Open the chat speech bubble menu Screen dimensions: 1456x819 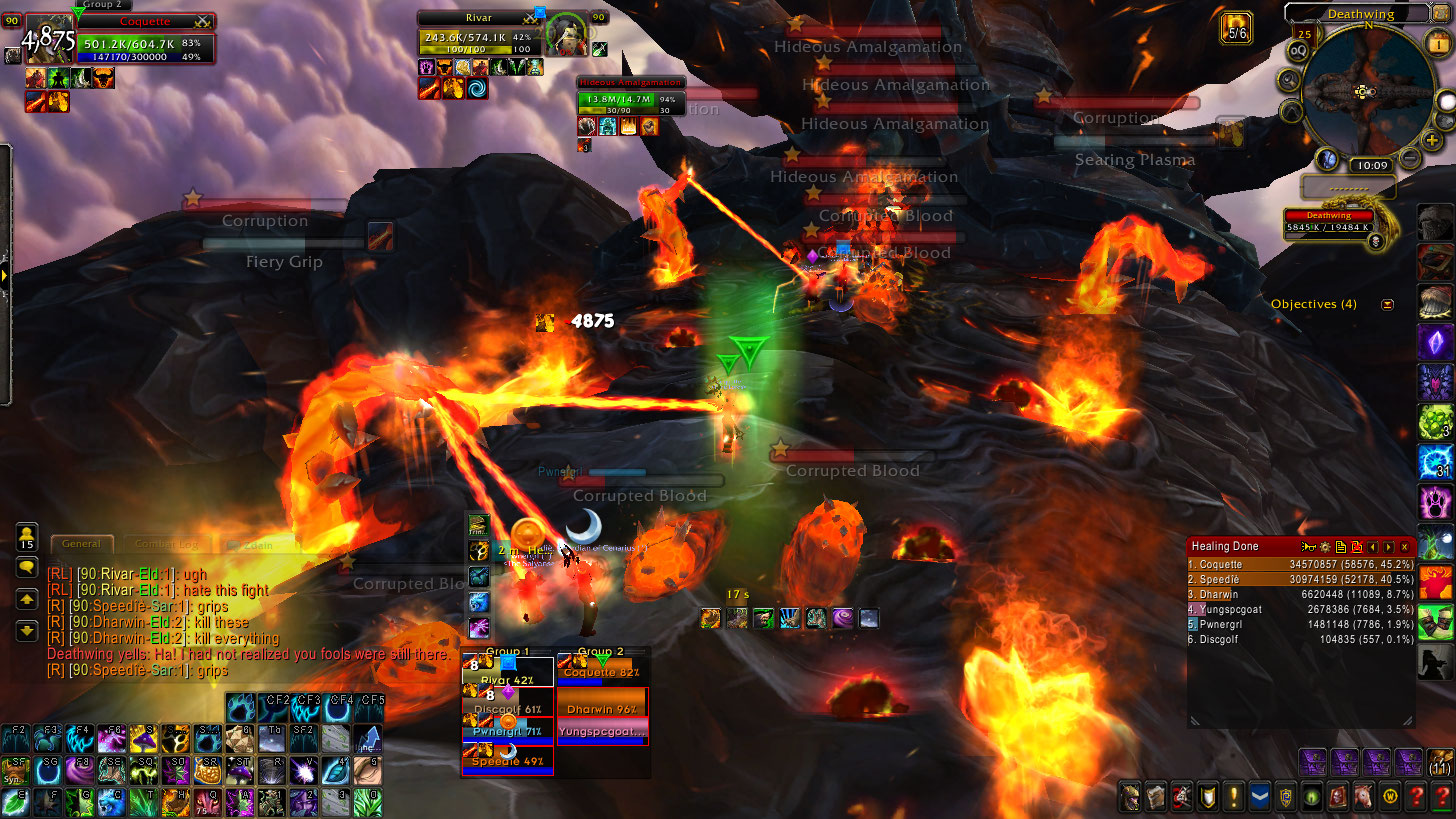click(27, 567)
